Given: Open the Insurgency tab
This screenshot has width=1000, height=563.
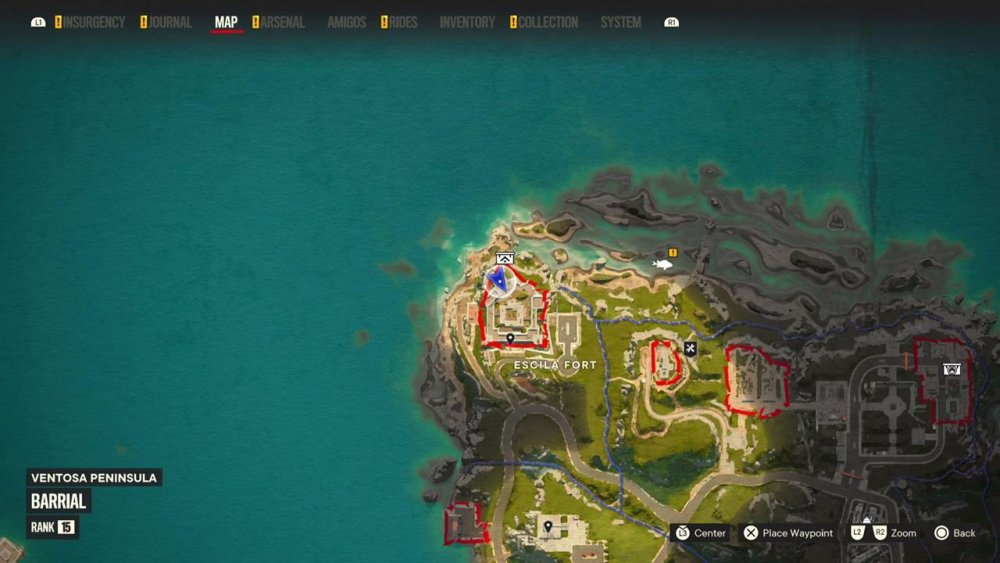Looking at the screenshot, I should 94,22.
